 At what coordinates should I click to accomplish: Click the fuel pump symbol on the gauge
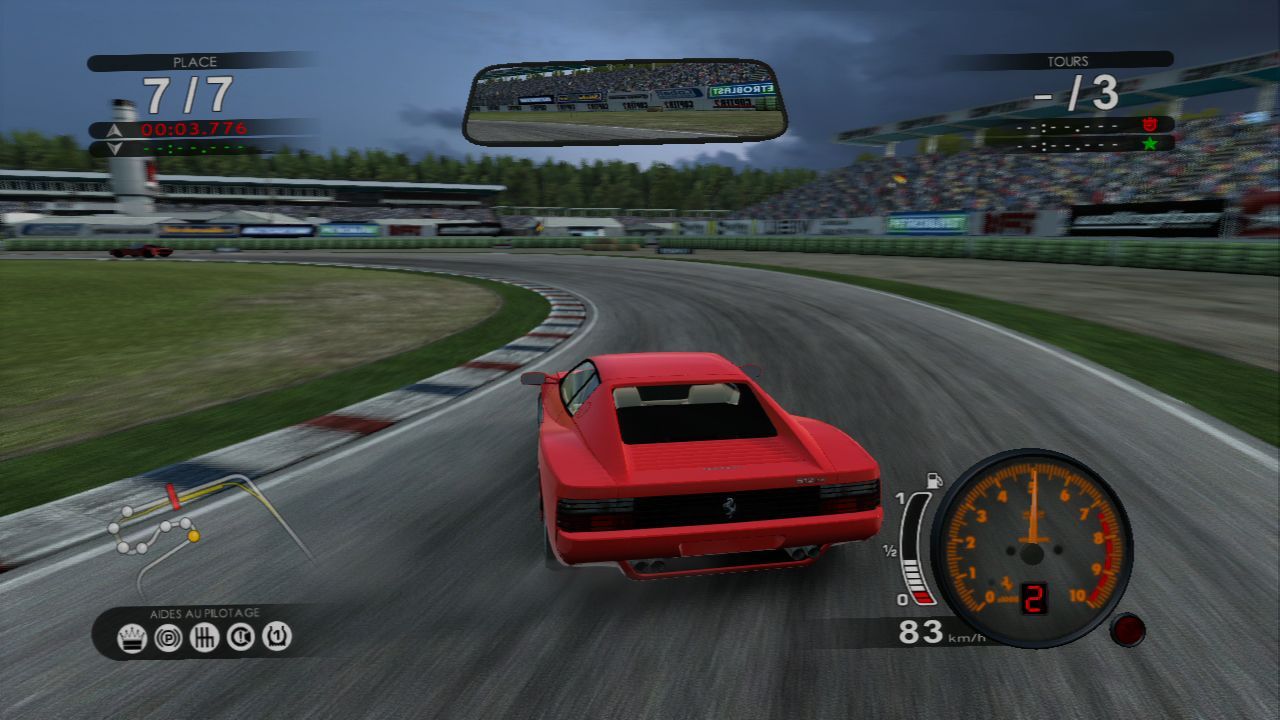934,477
